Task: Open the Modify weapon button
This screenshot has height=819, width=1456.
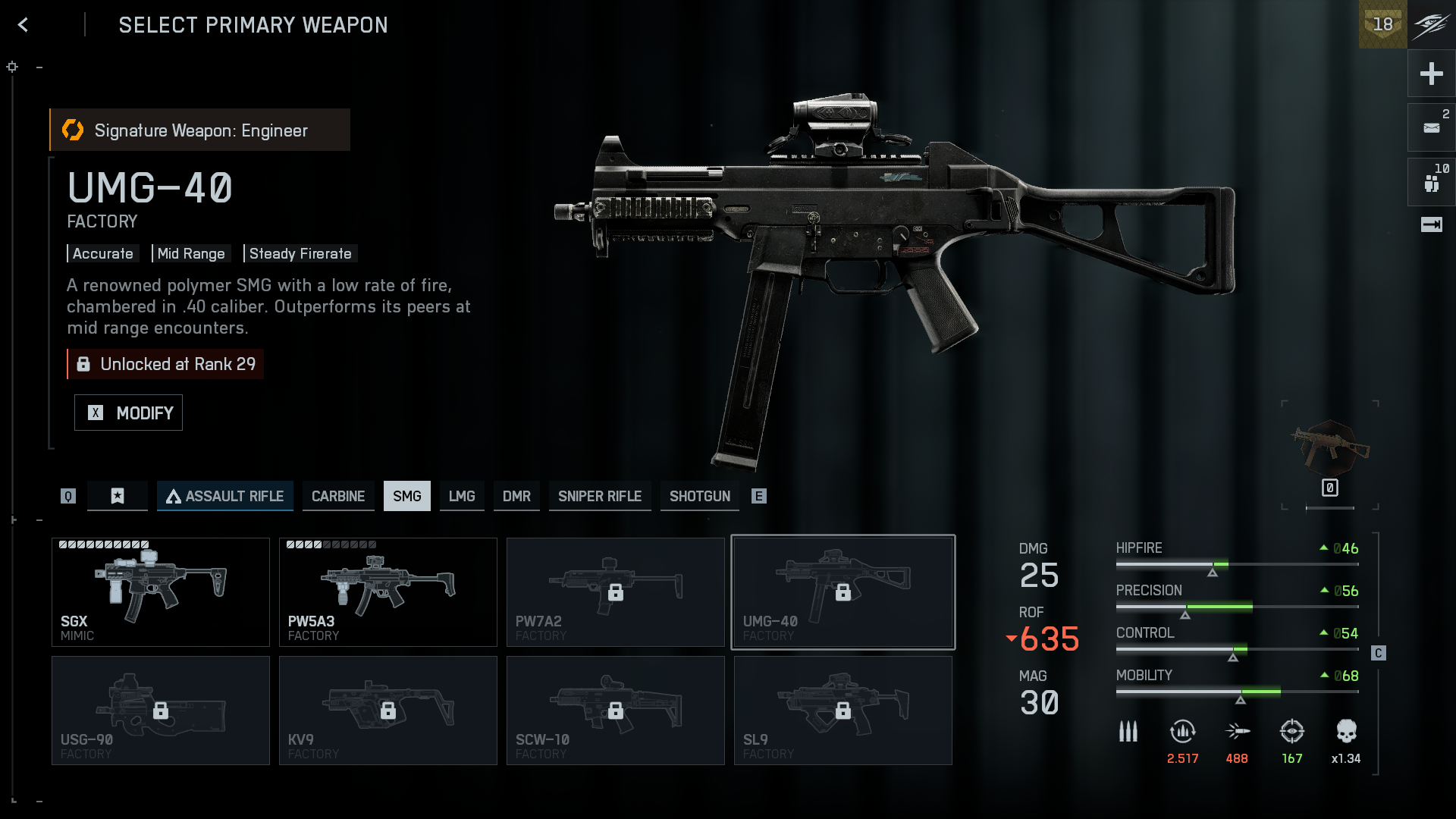Action: [128, 413]
